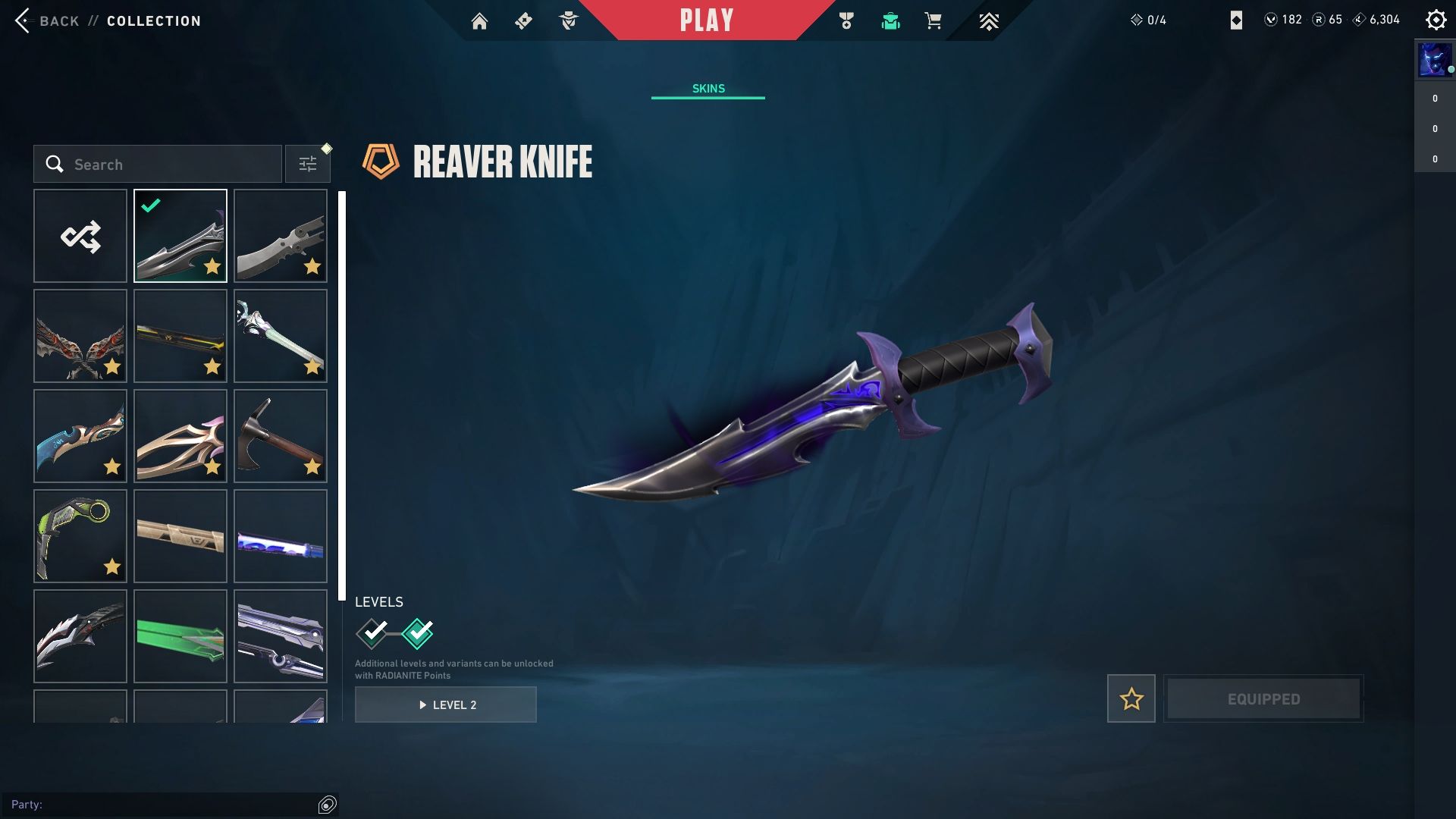Open the skin filter options
Screen dimensions: 1456x819
(307, 165)
